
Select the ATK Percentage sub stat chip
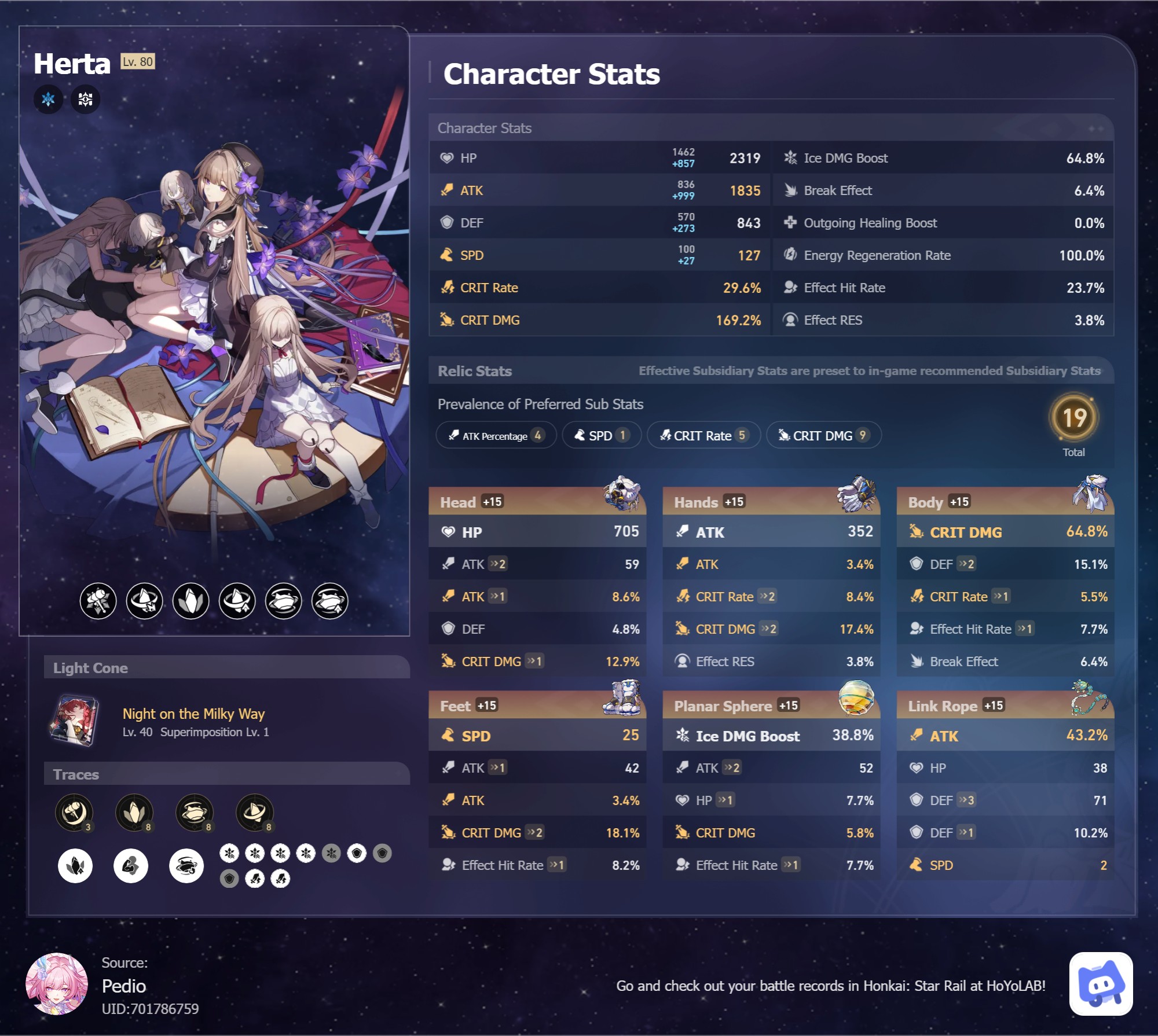[496, 435]
